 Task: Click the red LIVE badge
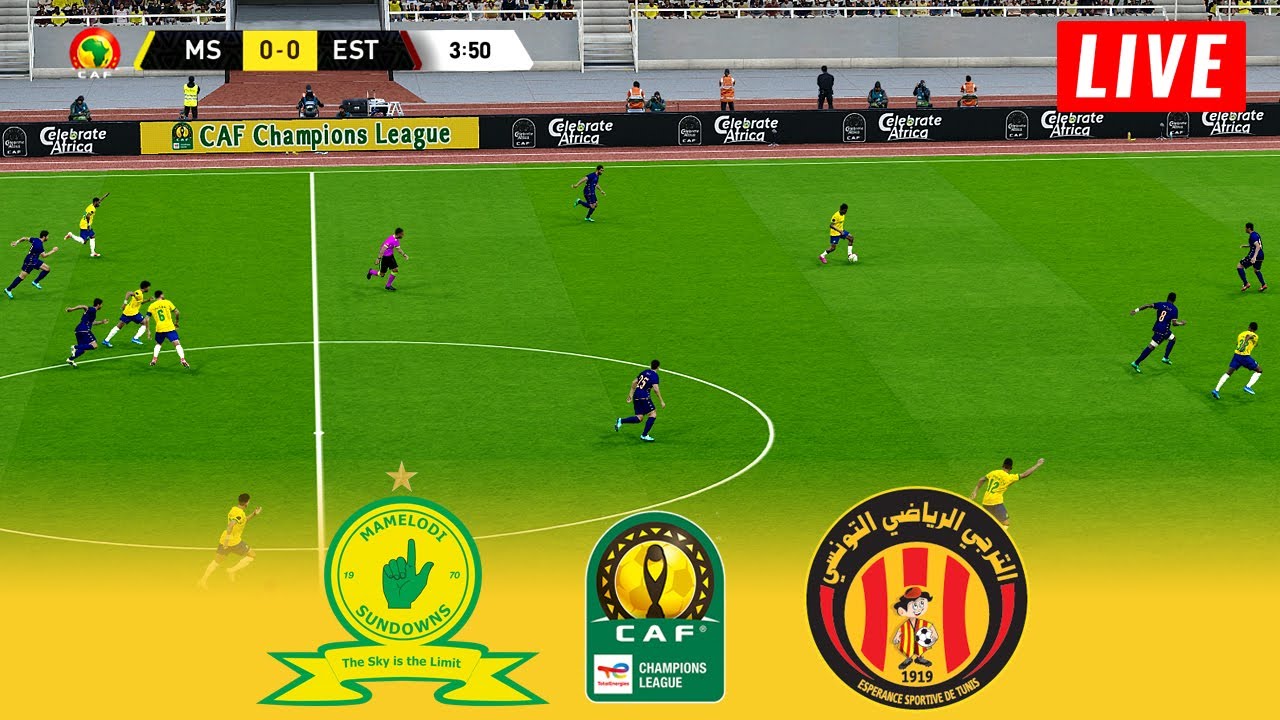pos(1151,67)
